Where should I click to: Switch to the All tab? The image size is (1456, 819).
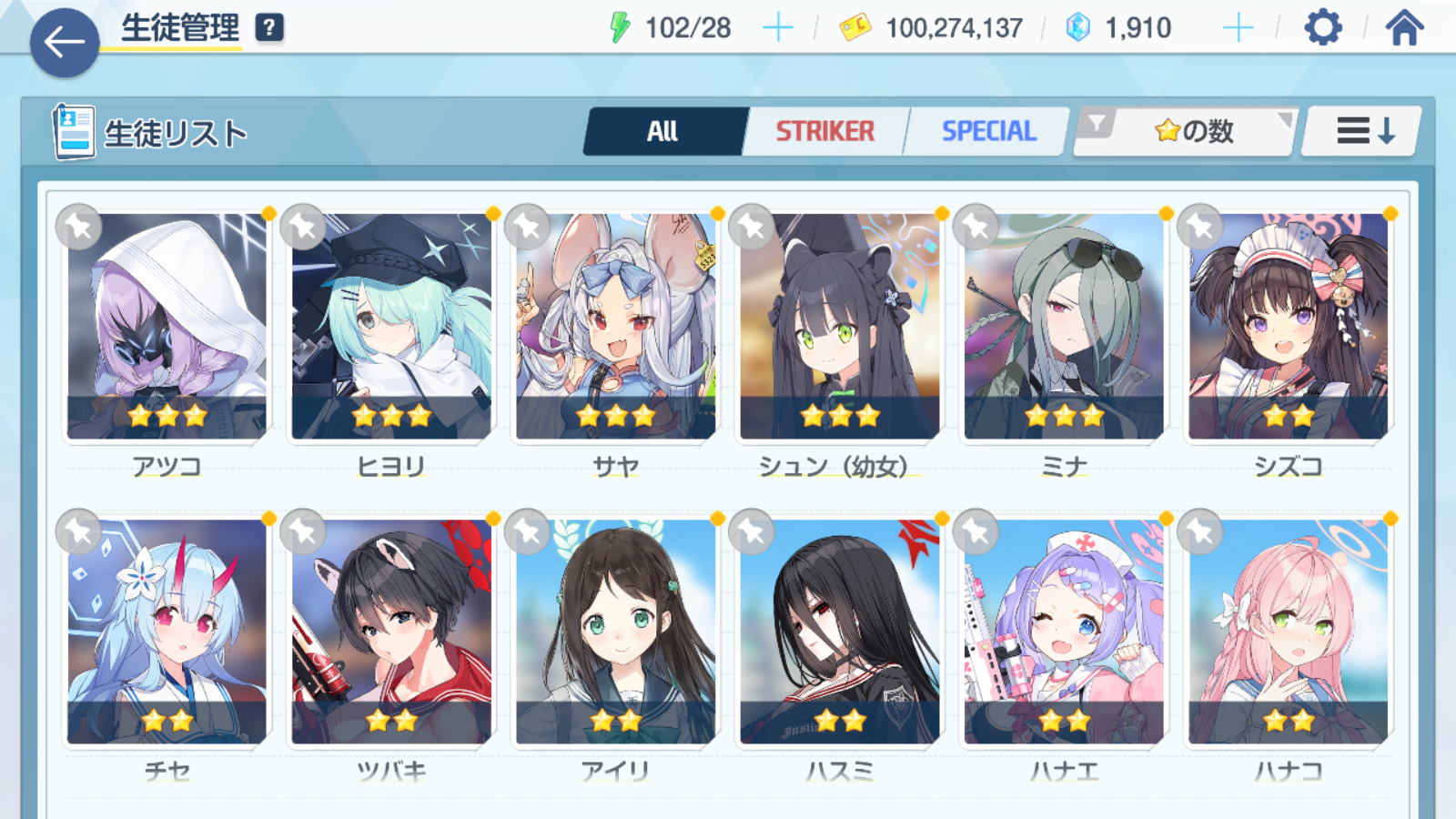pyautogui.click(x=663, y=132)
